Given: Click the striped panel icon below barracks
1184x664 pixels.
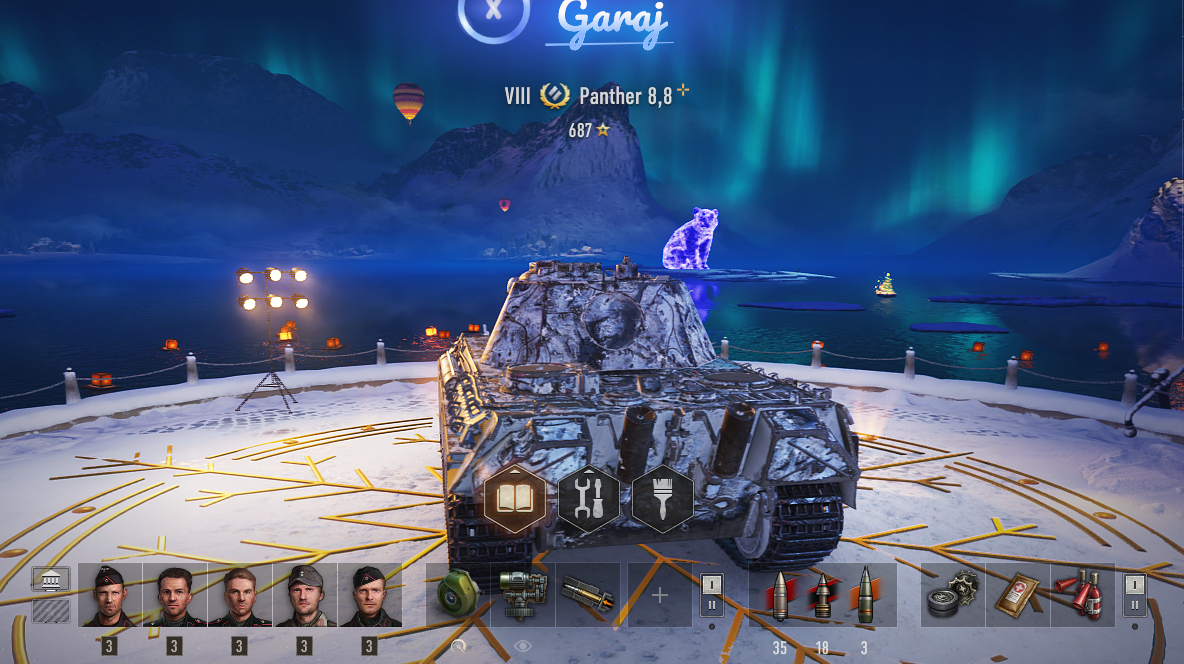Looking at the screenshot, I should click(x=51, y=610).
